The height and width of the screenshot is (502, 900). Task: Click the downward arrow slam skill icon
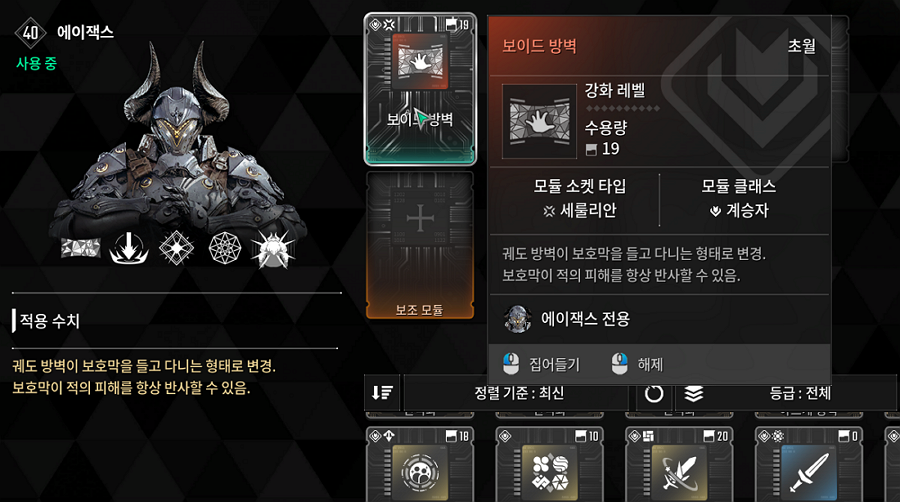point(130,249)
